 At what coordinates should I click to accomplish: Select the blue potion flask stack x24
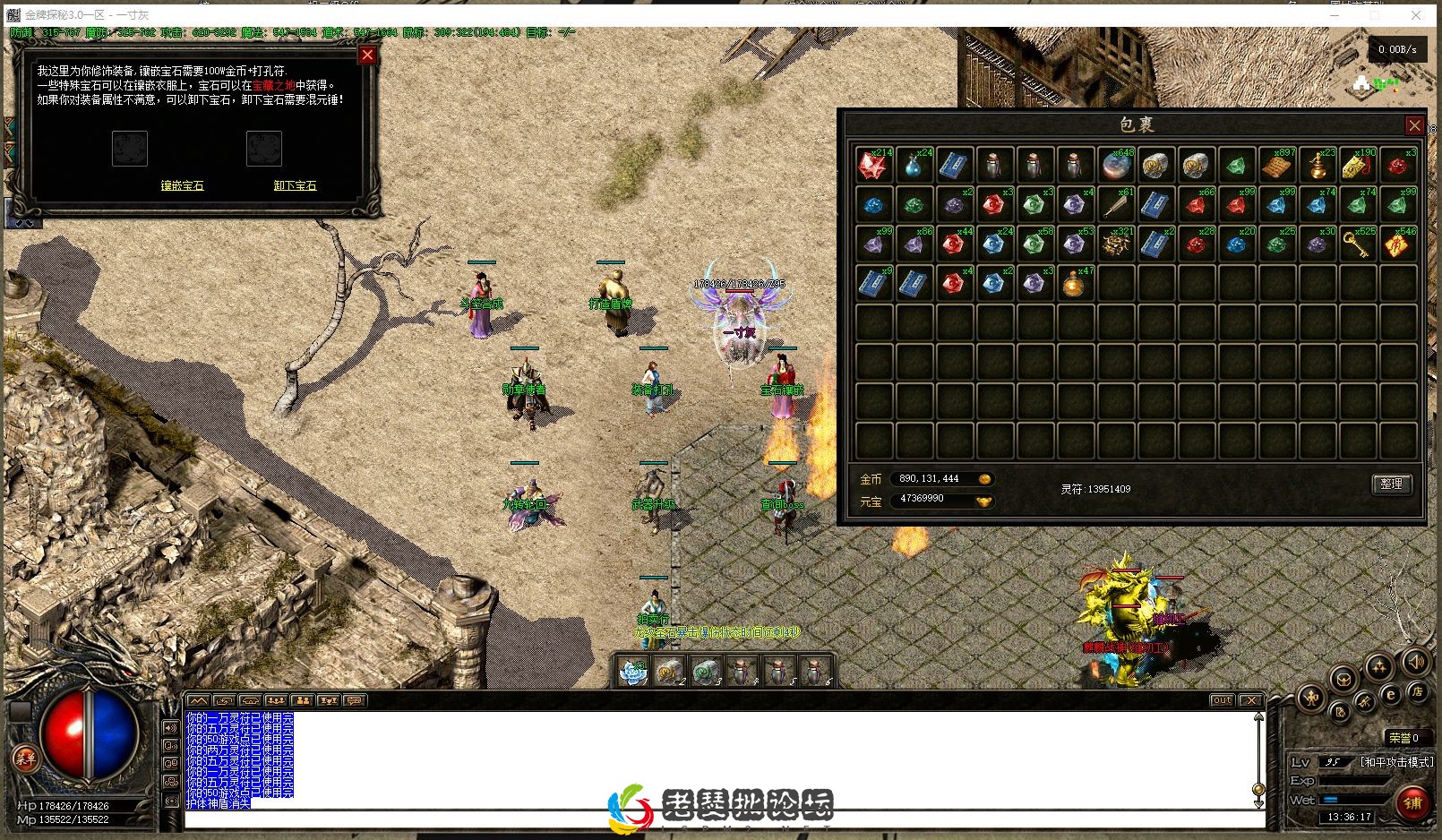(914, 165)
